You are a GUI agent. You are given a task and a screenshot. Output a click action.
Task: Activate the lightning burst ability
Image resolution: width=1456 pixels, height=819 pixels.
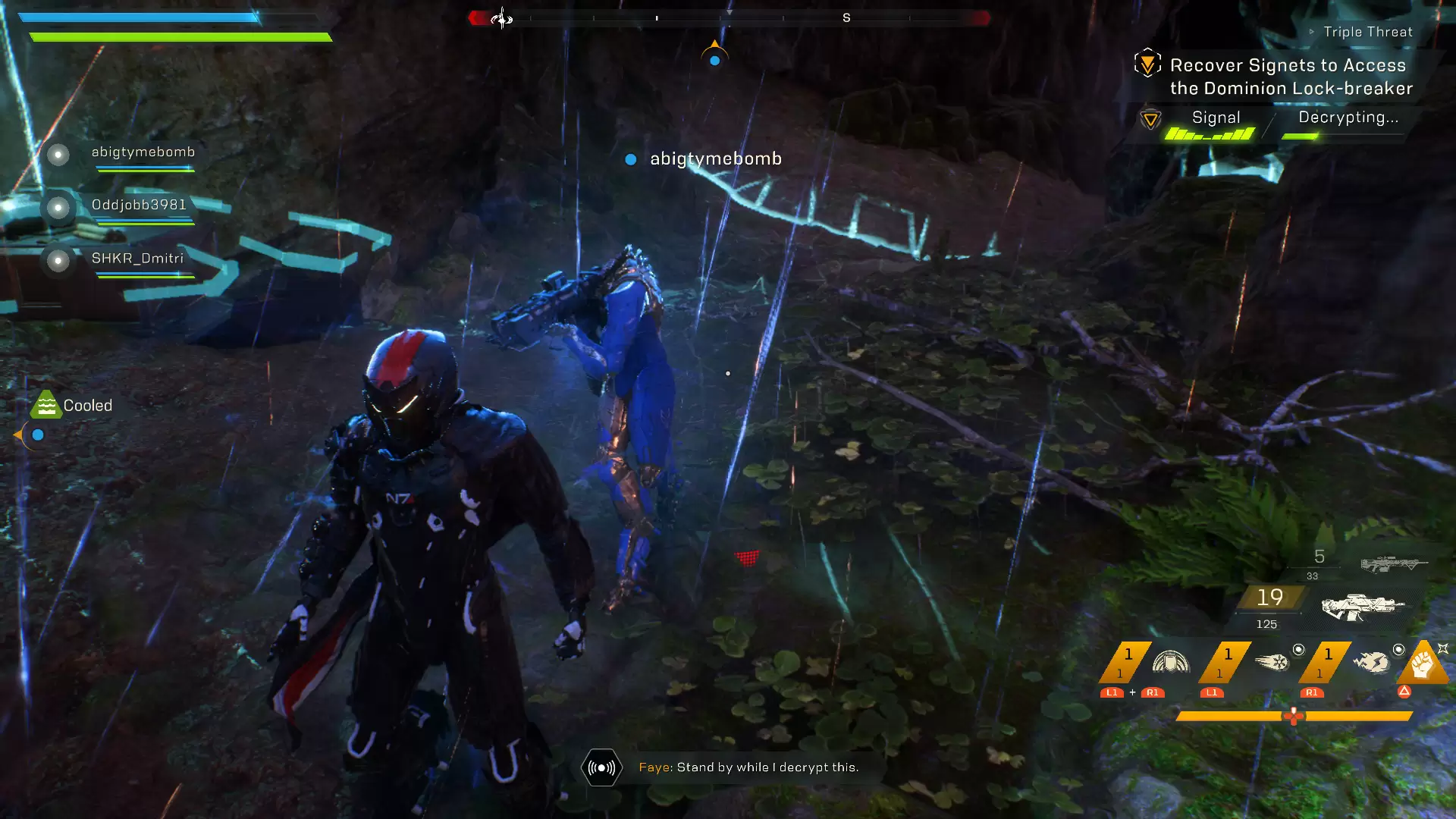click(1372, 662)
